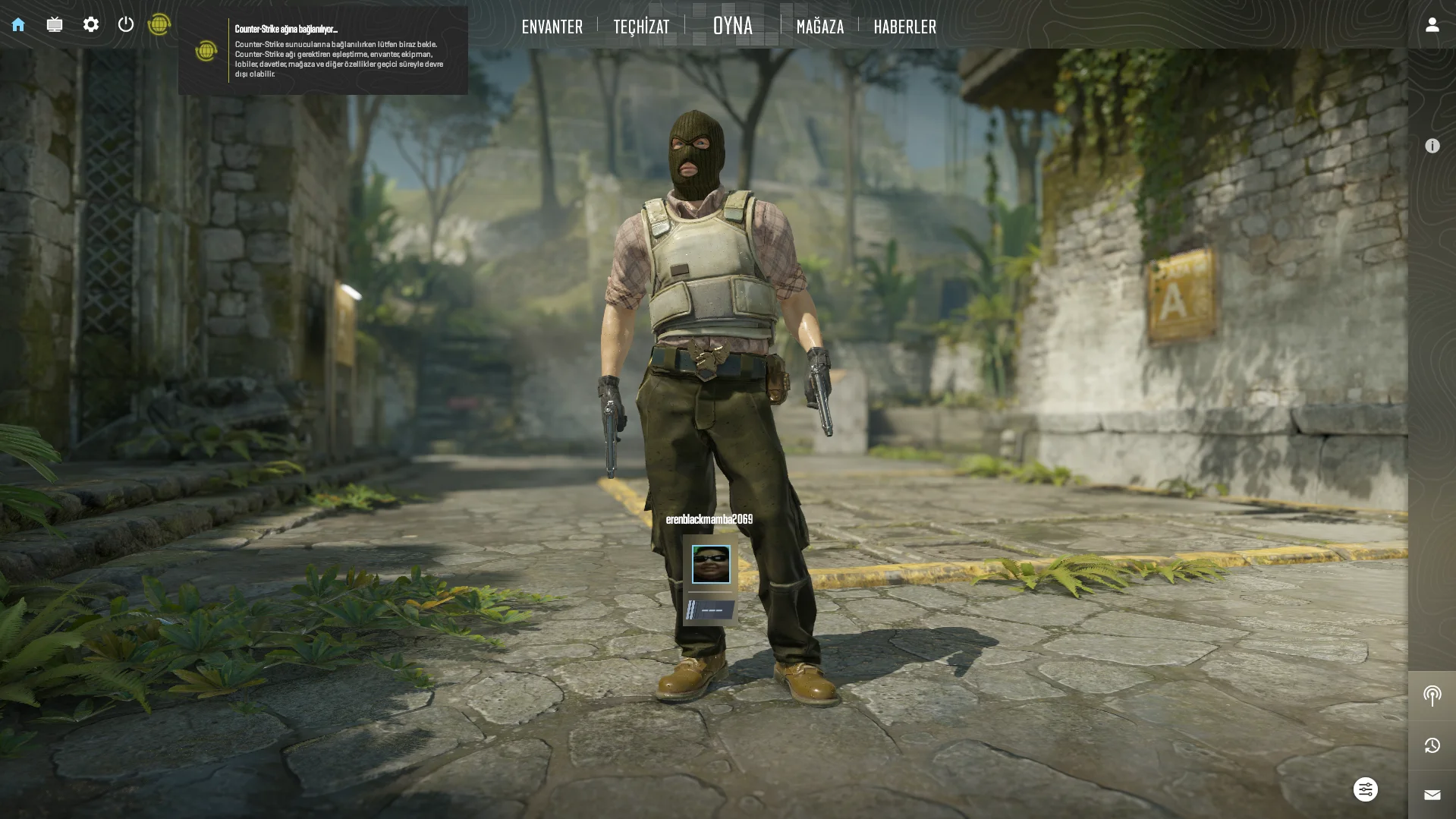This screenshot has height=819, width=1456.
Task: Open the mail invites icon
Action: pyautogui.click(x=1432, y=795)
